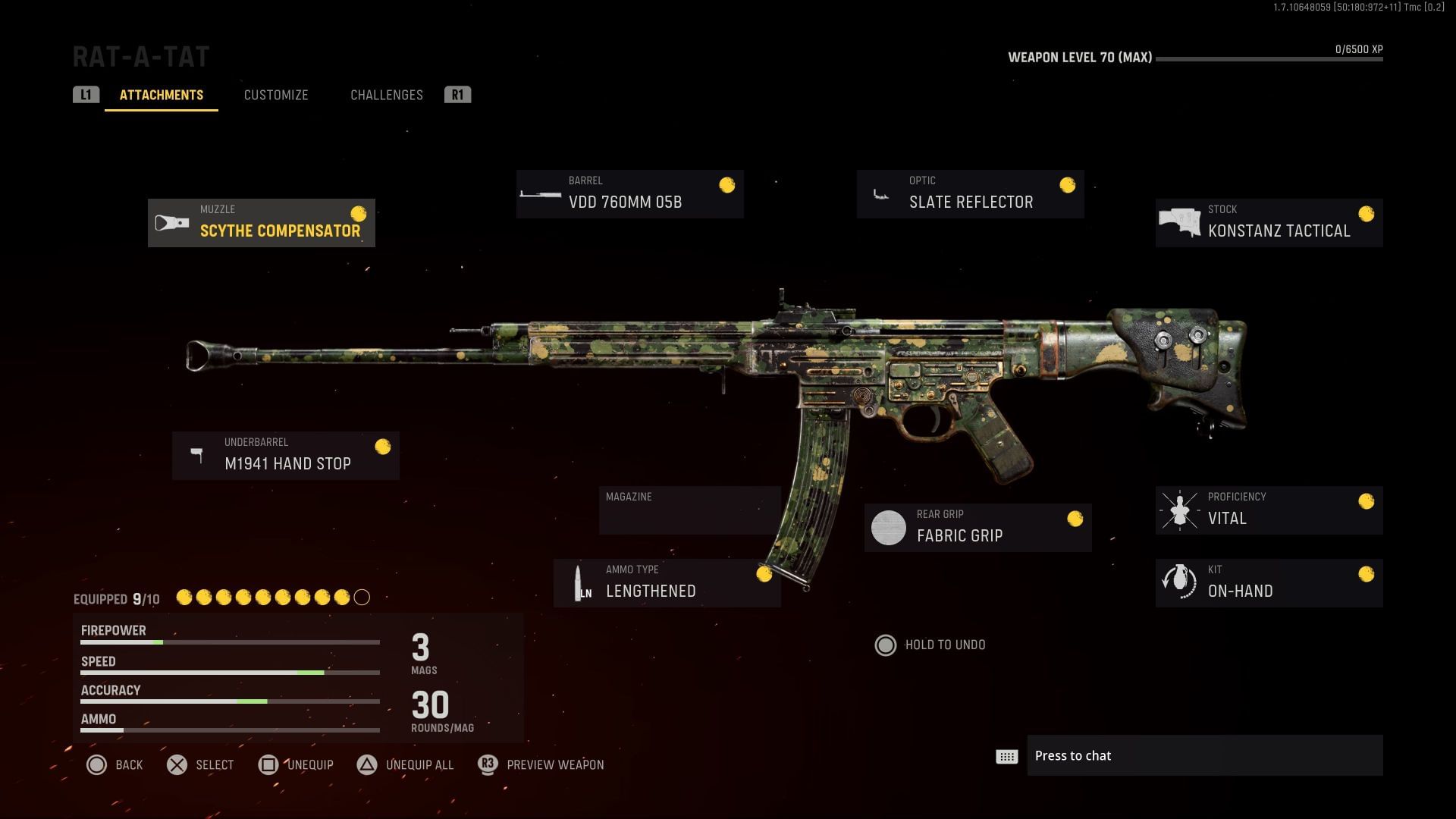
Task: Open the Preview Weapon view
Action: click(x=541, y=764)
